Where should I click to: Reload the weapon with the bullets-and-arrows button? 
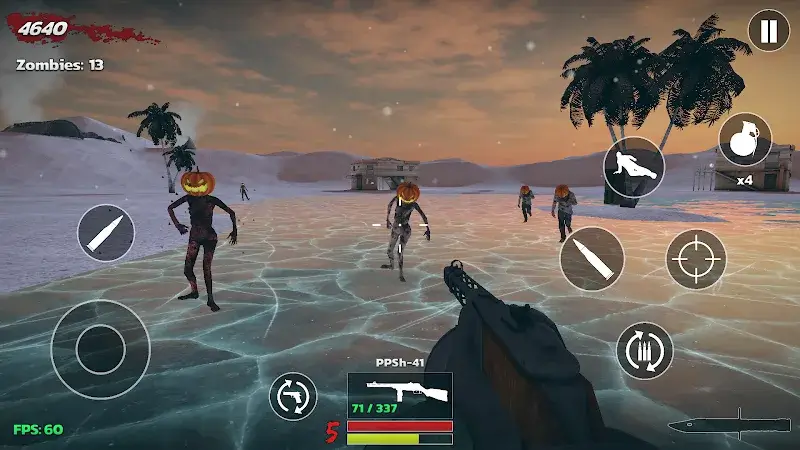click(x=644, y=350)
